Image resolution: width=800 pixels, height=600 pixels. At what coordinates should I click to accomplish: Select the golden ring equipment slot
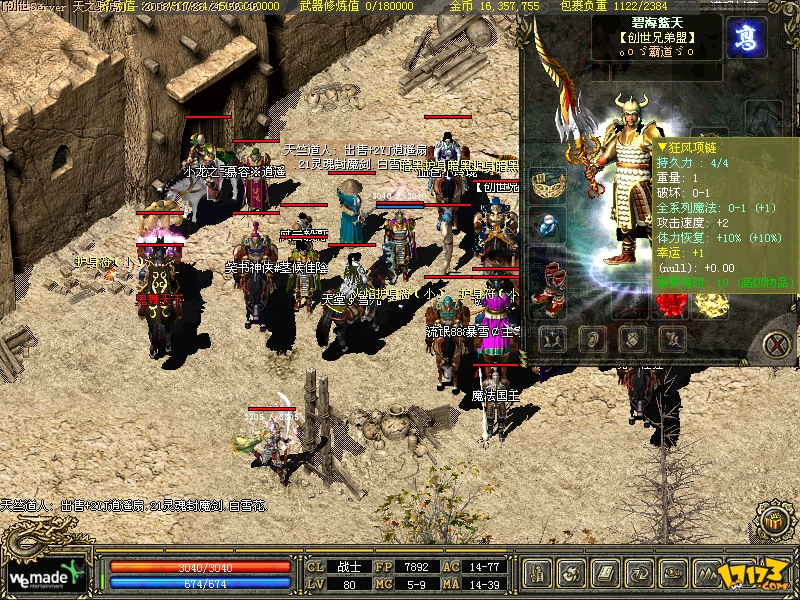tap(712, 303)
